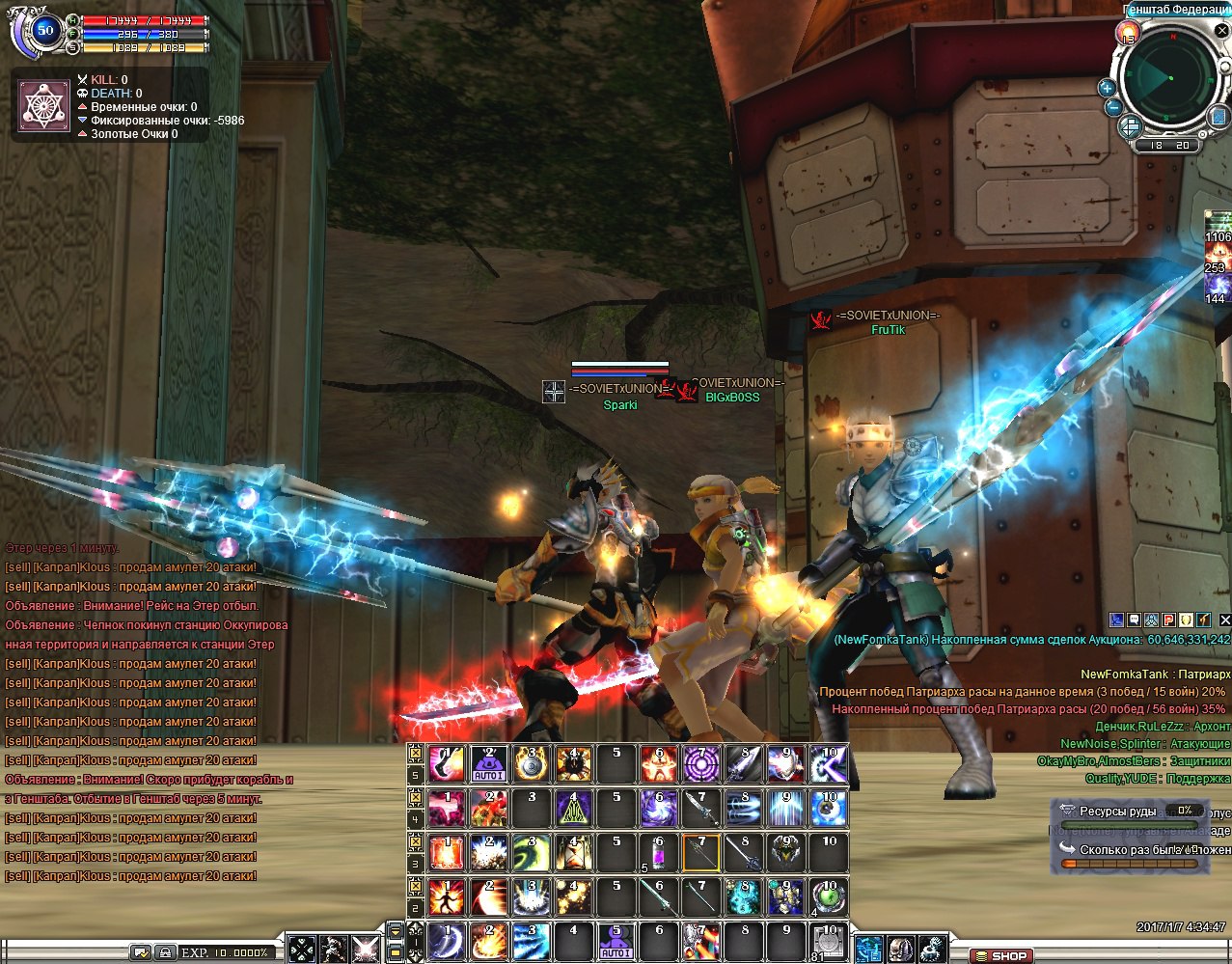Activate the blue lightning skill in bottom row
Screen dimensions: 1232x964
click(x=532, y=942)
